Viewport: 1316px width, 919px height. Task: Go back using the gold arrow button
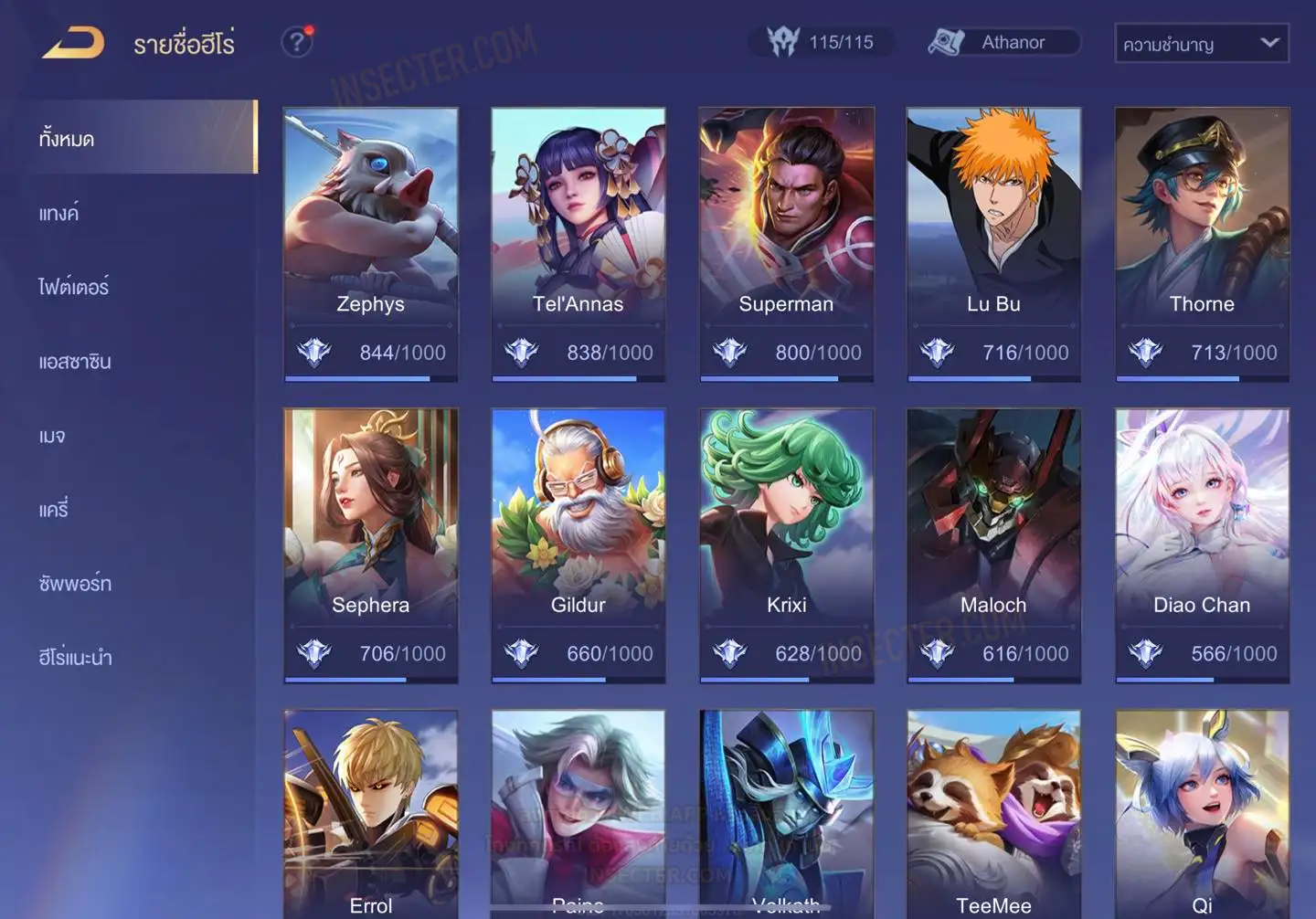click(x=73, y=43)
